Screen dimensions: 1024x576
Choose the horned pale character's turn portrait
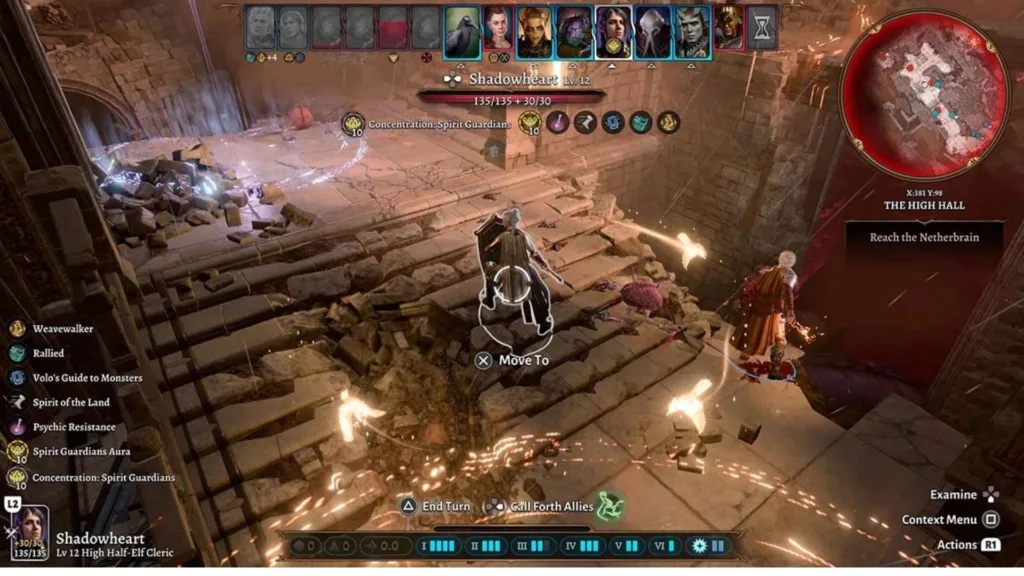click(x=691, y=31)
